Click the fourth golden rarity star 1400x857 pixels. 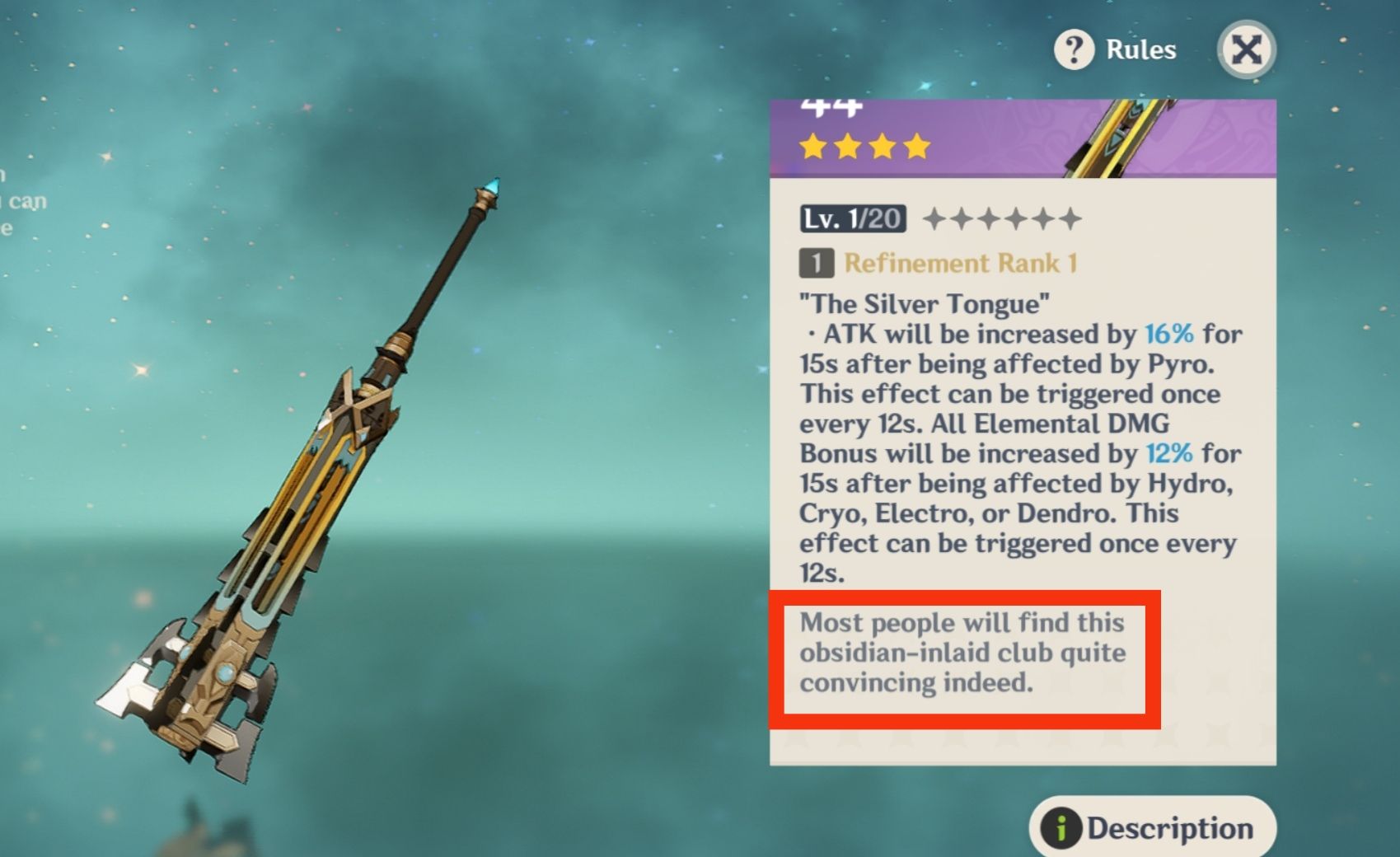pyautogui.click(x=916, y=147)
